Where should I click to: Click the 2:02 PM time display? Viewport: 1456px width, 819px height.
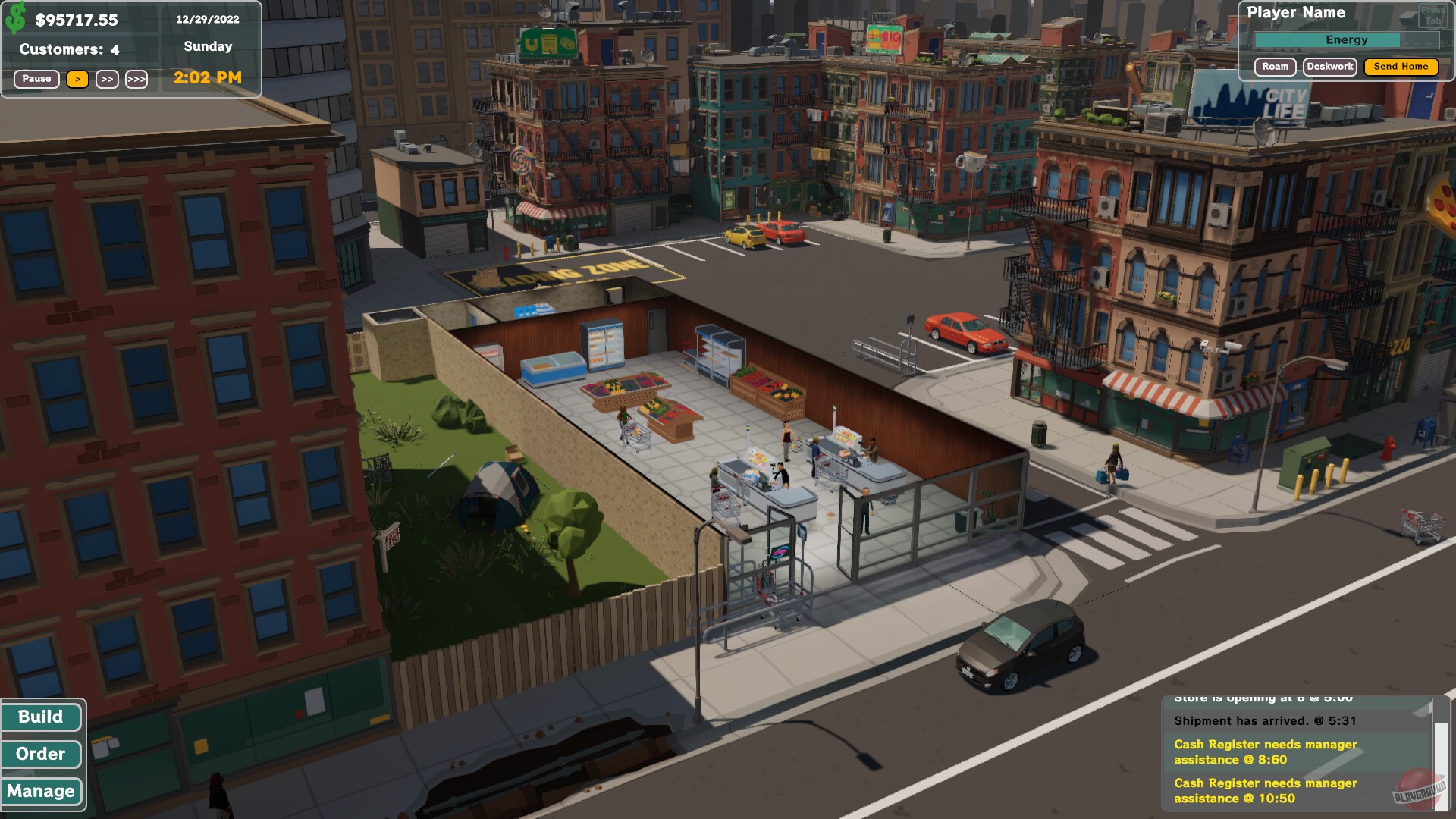click(207, 77)
